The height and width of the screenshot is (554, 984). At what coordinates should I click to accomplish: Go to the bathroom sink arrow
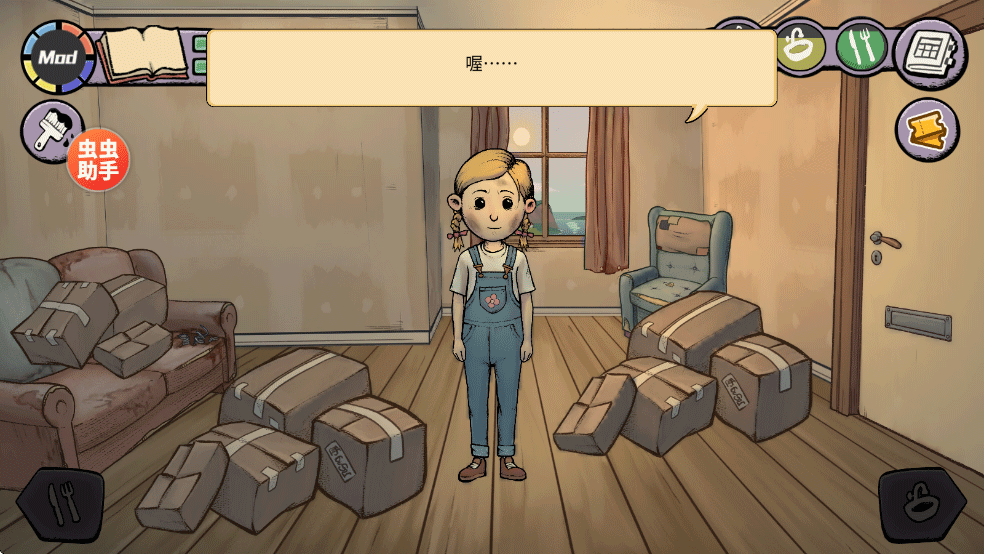[921, 504]
